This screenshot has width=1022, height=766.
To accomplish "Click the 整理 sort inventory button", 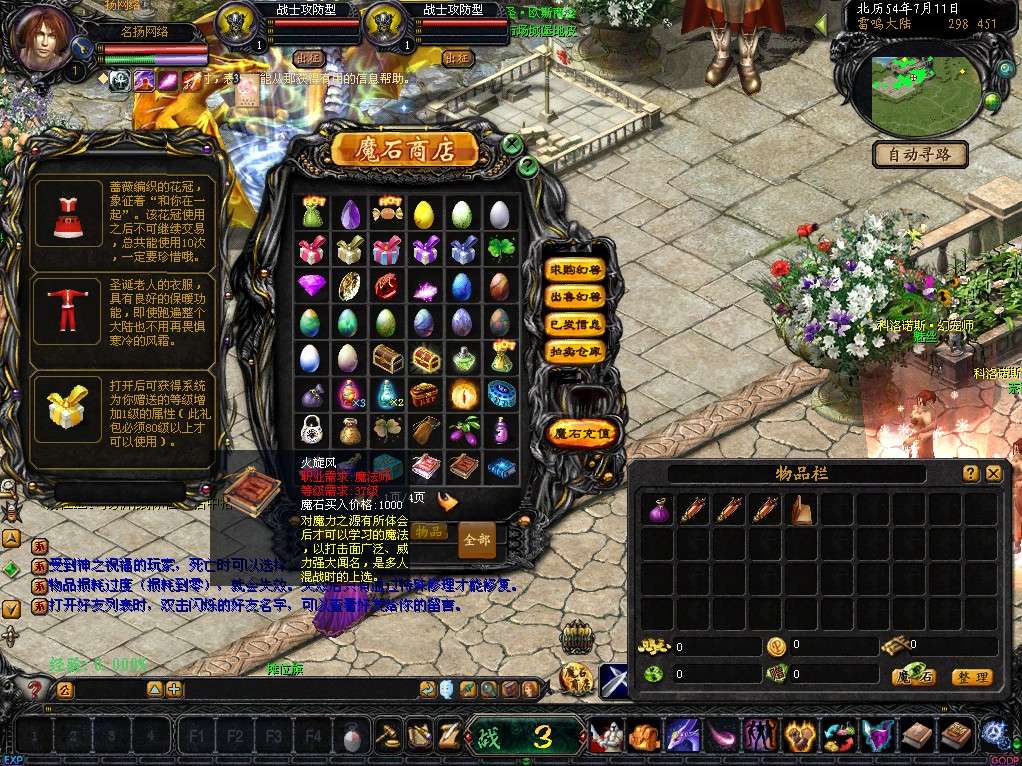I will (x=971, y=677).
